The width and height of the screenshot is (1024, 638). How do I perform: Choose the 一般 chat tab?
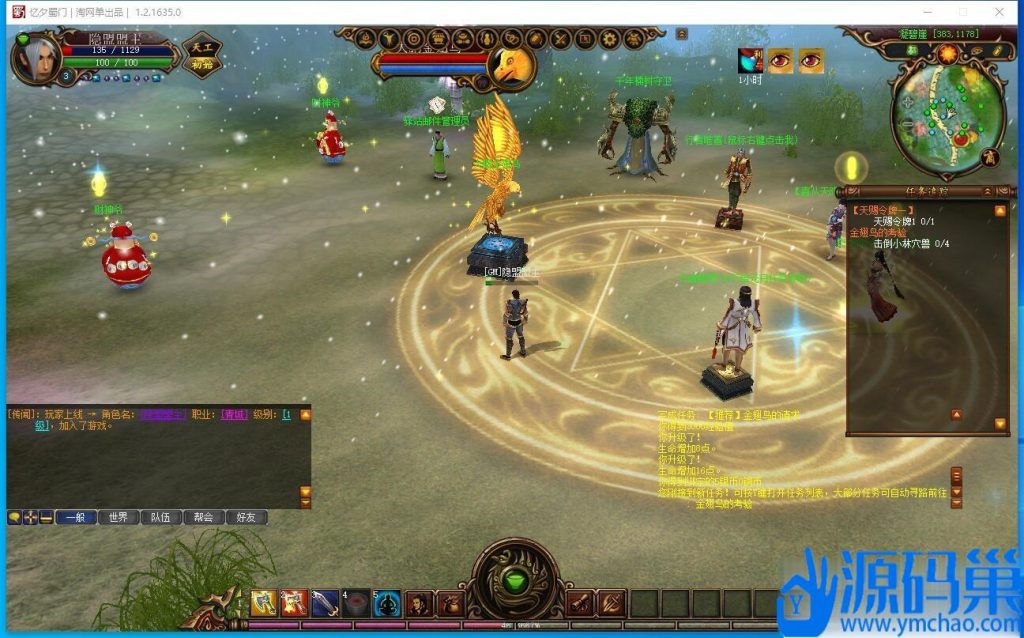[75, 517]
